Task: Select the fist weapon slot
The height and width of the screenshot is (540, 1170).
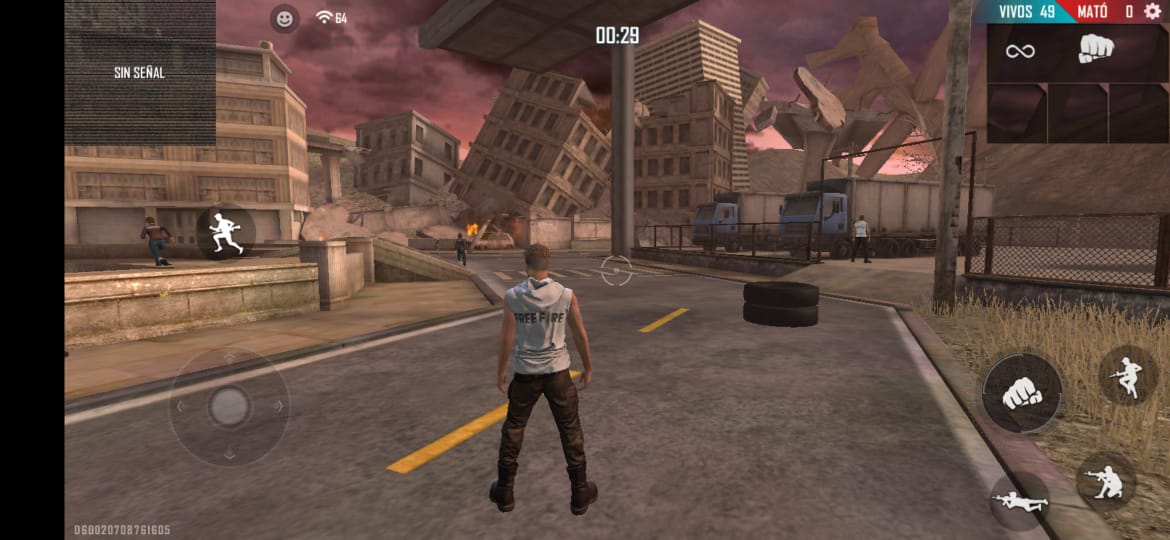Action: coord(1097,49)
